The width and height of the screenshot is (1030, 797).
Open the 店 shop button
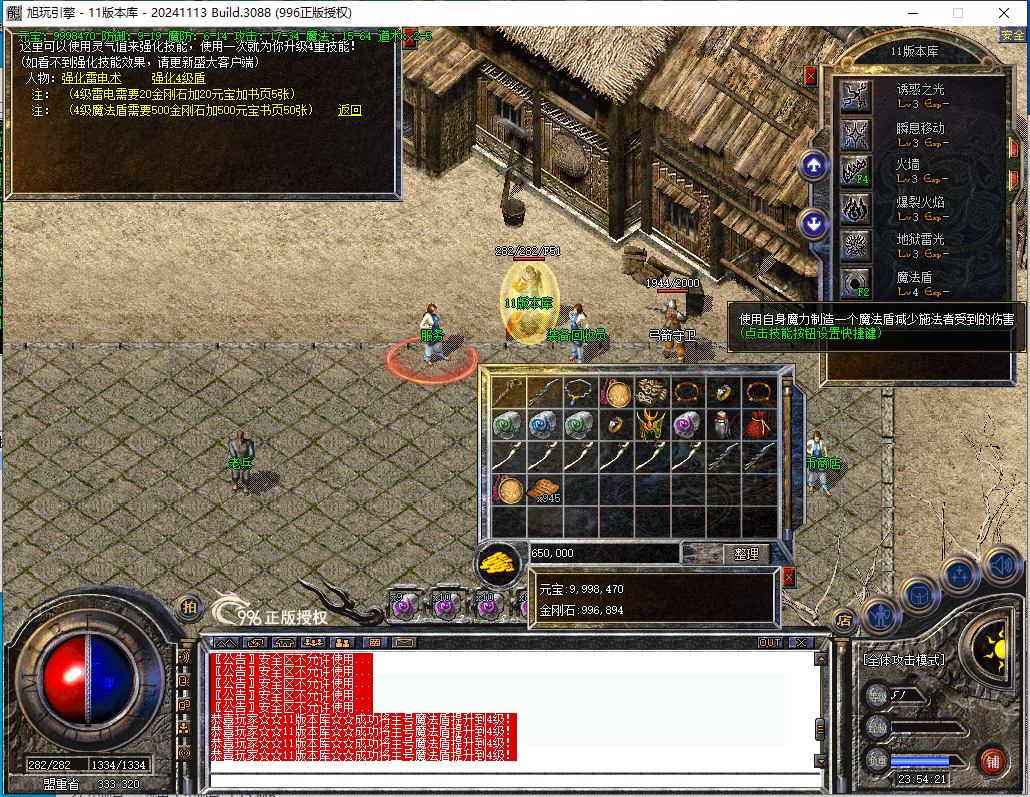pyautogui.click(x=844, y=620)
